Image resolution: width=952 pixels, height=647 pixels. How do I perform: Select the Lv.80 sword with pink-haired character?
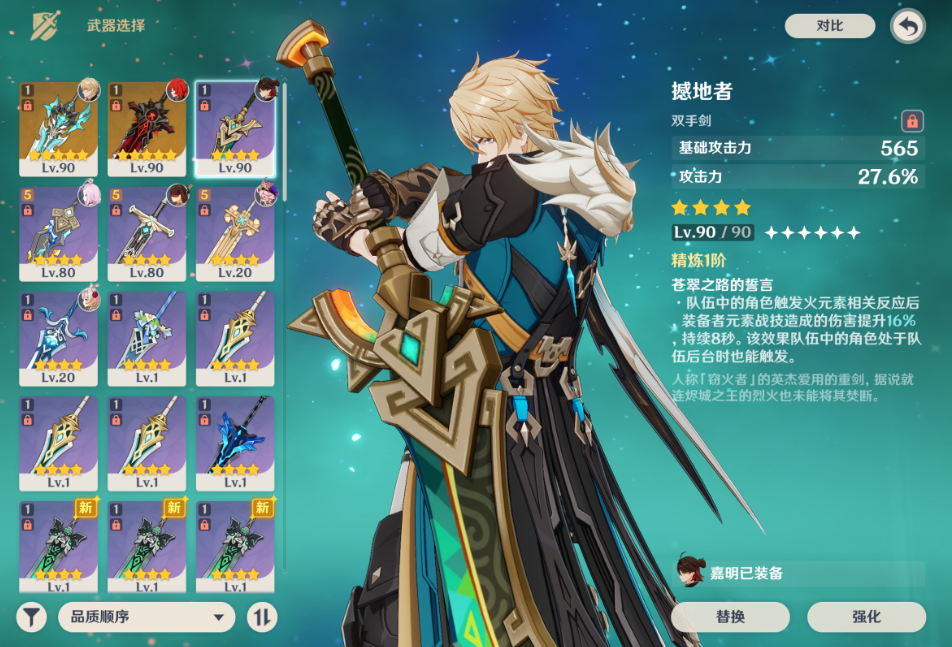[59, 233]
